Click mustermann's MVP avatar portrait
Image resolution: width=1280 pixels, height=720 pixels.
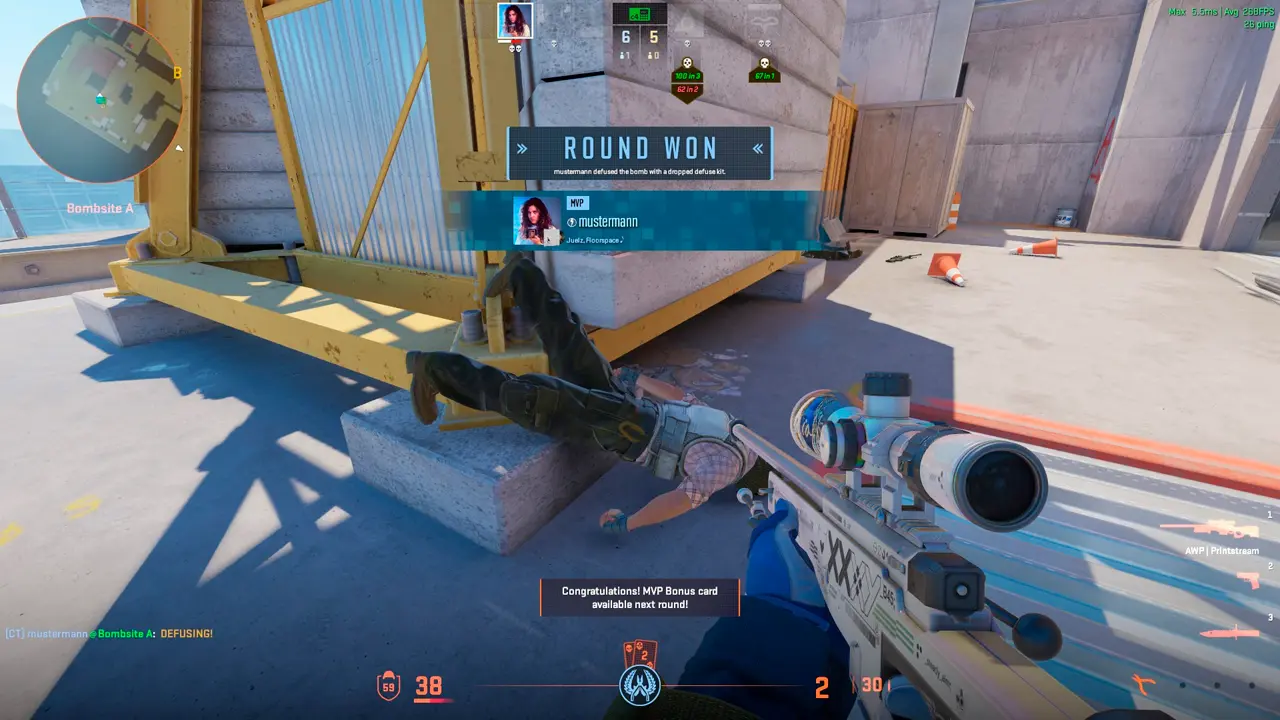pos(537,220)
